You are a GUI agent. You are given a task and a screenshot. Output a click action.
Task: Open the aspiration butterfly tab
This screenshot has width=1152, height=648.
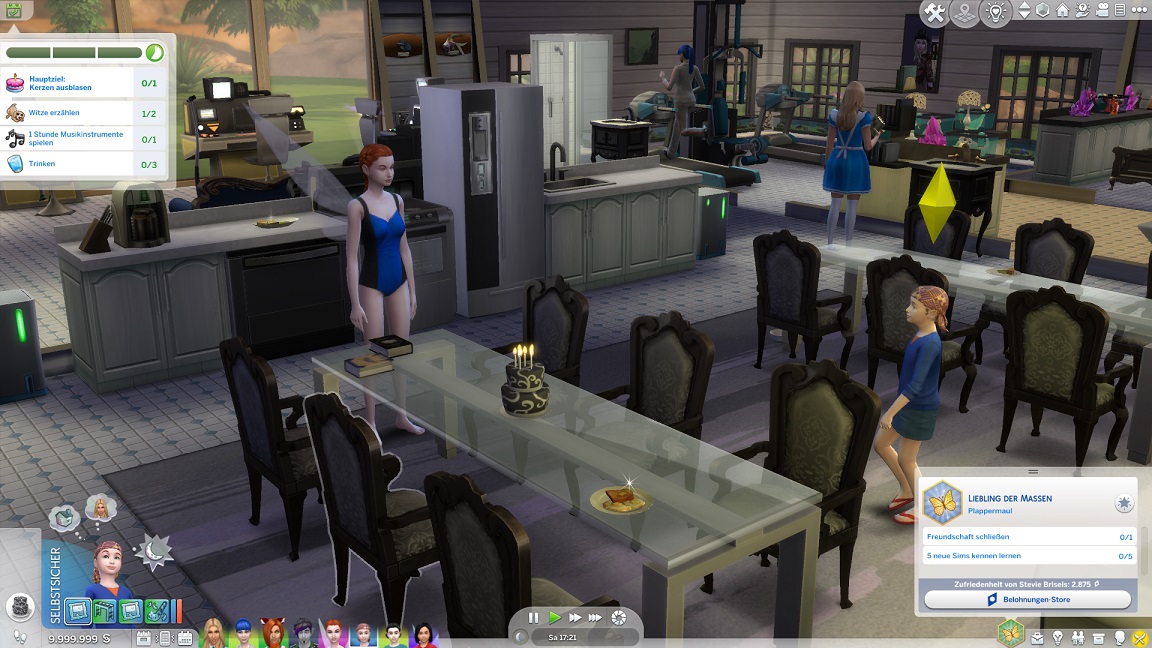click(1010, 634)
